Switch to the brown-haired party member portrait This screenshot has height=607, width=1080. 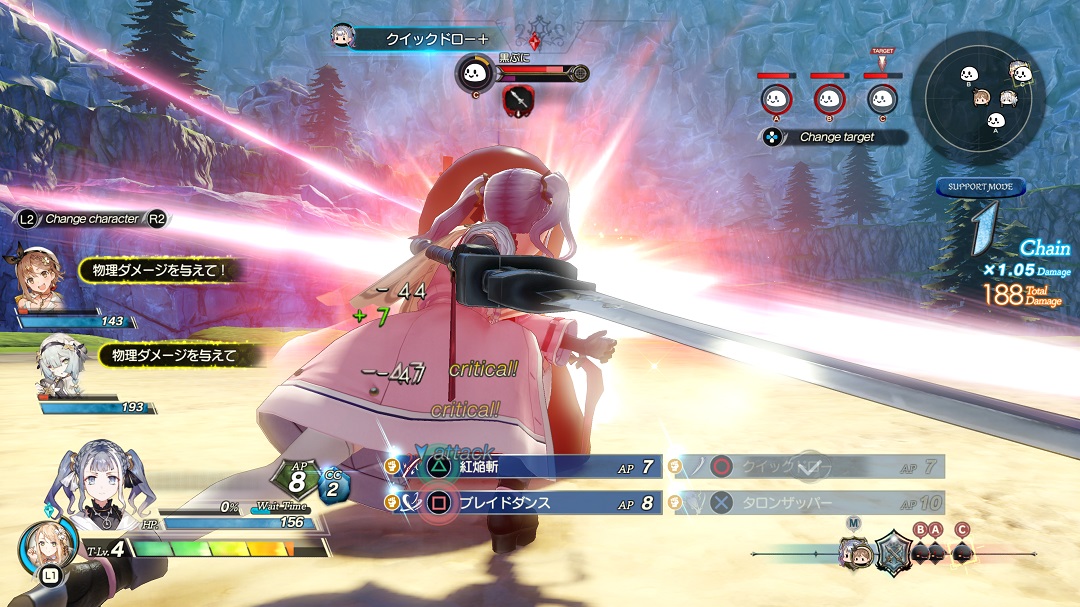[x=41, y=281]
